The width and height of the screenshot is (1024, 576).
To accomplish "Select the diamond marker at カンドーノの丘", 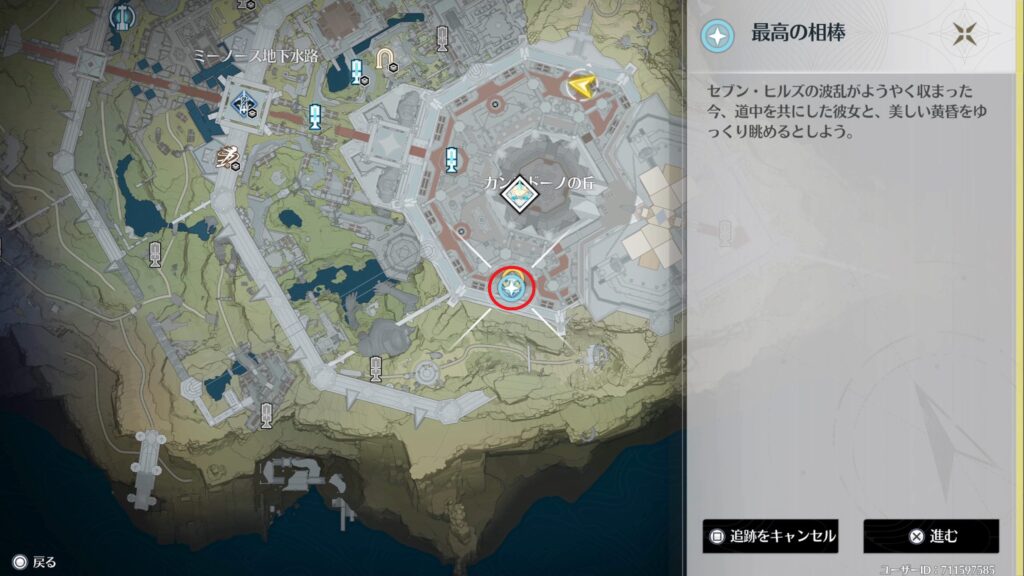I will (519, 197).
